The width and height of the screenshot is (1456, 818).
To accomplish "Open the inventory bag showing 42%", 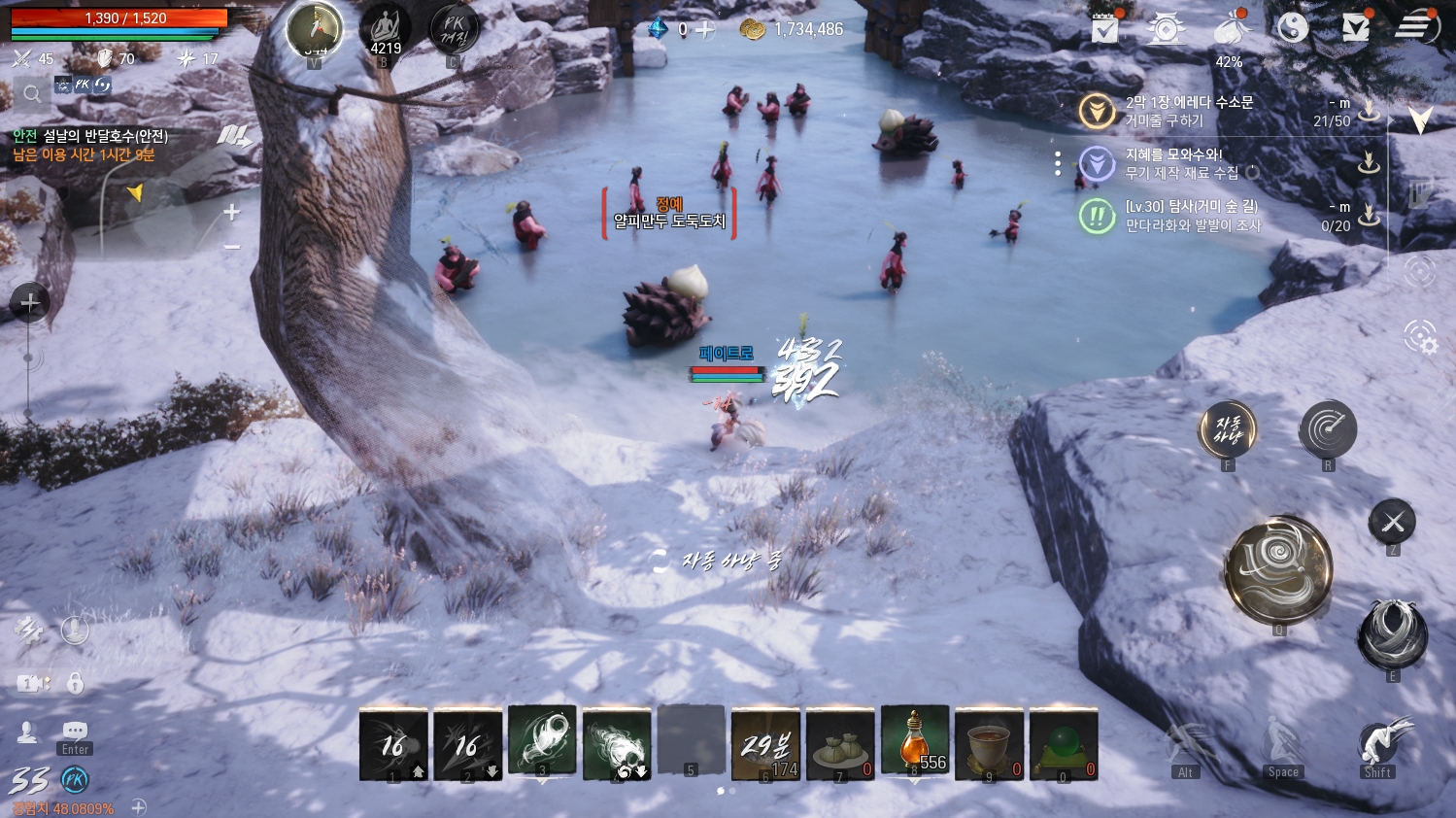I will pos(1231,31).
